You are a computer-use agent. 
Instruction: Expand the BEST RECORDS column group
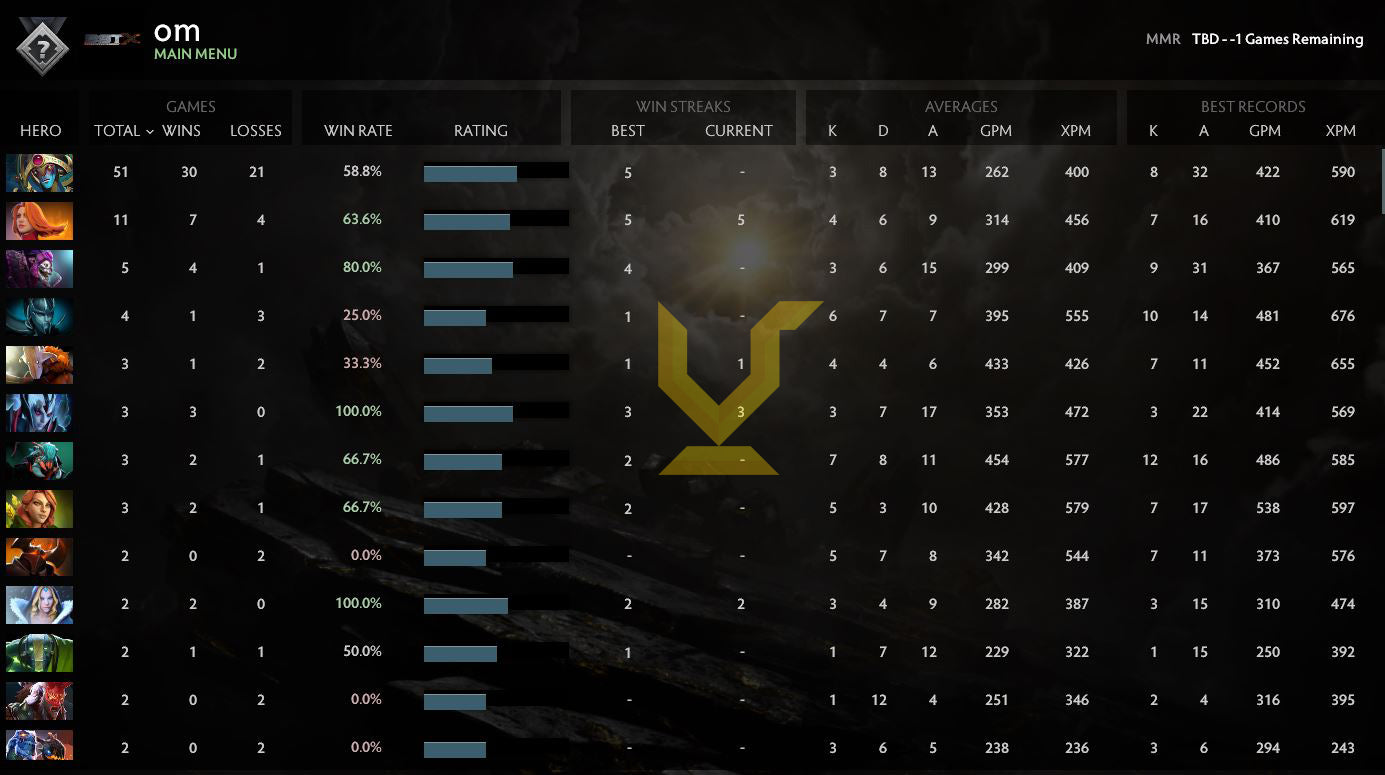[1254, 106]
